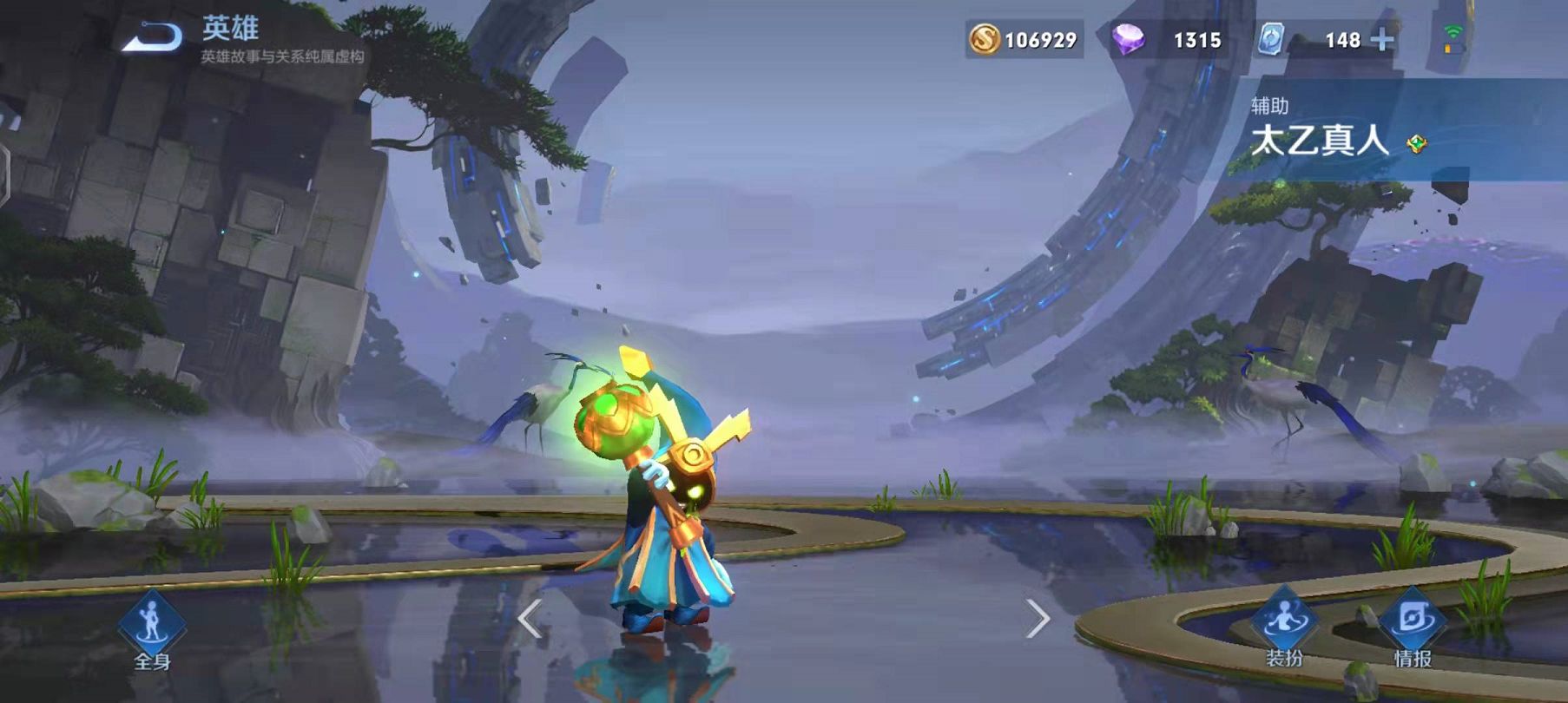Screen dimensions: 1568x703
Task: Click the green gem beside 太乙真人
Action: coord(1417,144)
